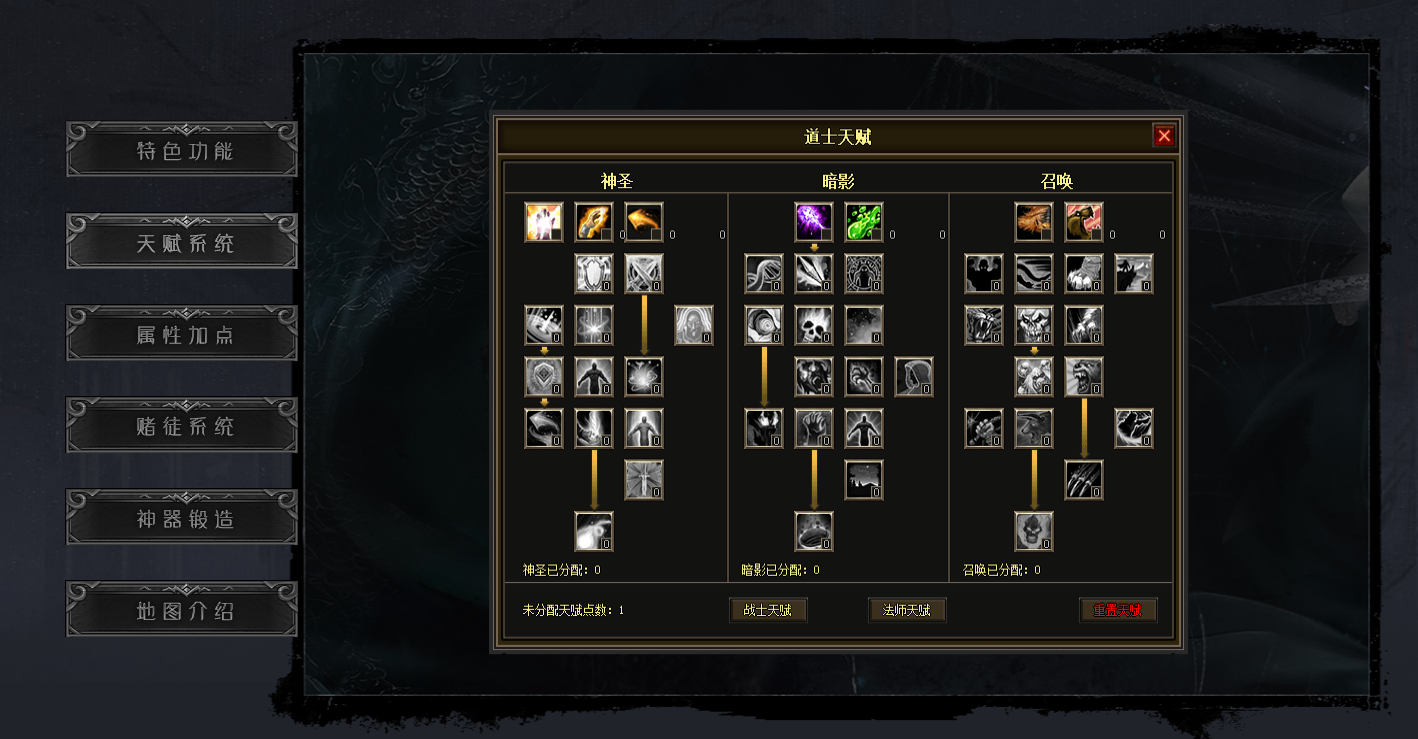The height and width of the screenshot is (739, 1418).
Task: Choose the green poison splash talent
Action: pyautogui.click(x=863, y=222)
